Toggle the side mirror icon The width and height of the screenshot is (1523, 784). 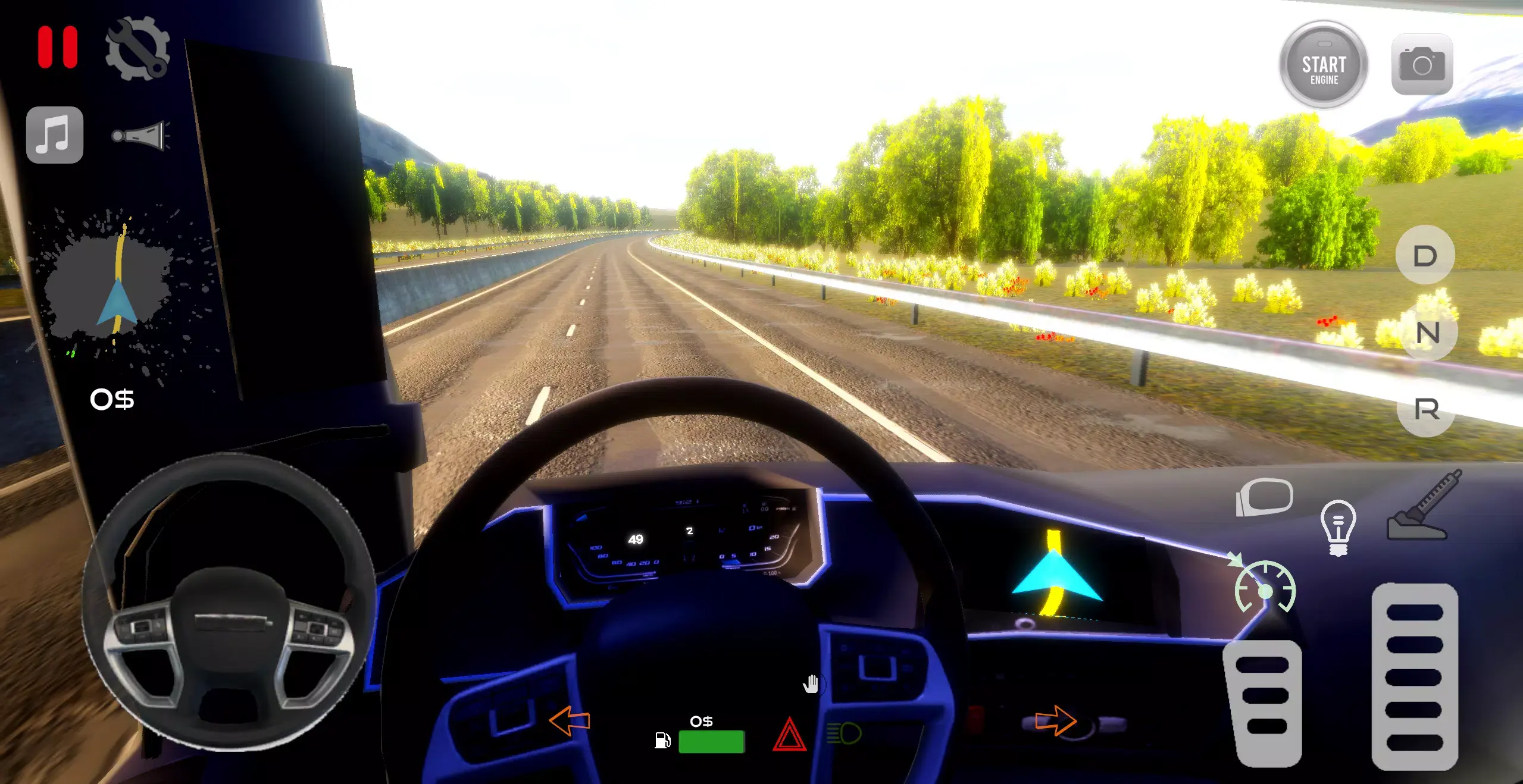point(1265,497)
